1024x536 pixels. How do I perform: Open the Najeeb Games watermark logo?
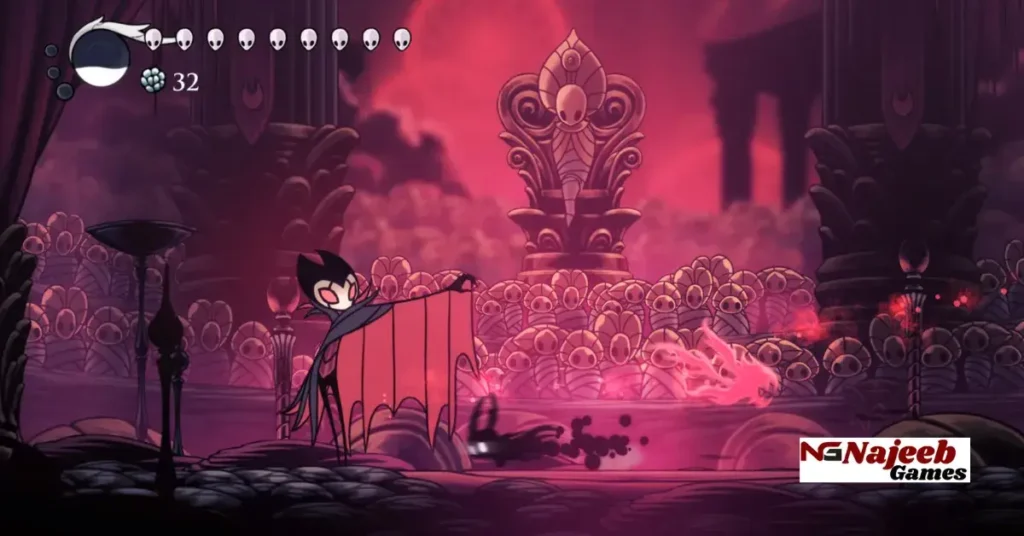(x=884, y=460)
